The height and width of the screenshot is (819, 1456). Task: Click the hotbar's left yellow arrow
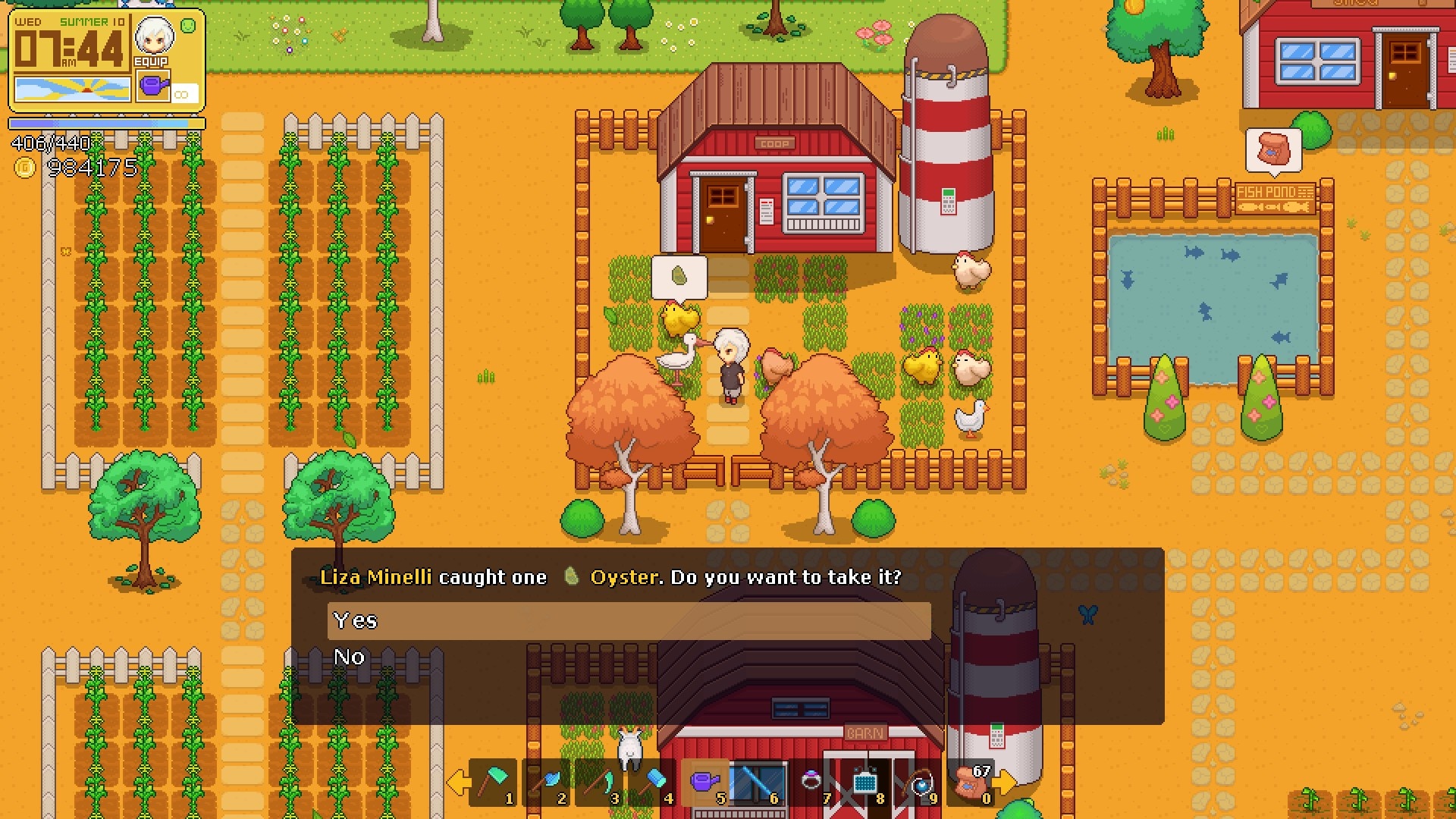click(x=457, y=782)
